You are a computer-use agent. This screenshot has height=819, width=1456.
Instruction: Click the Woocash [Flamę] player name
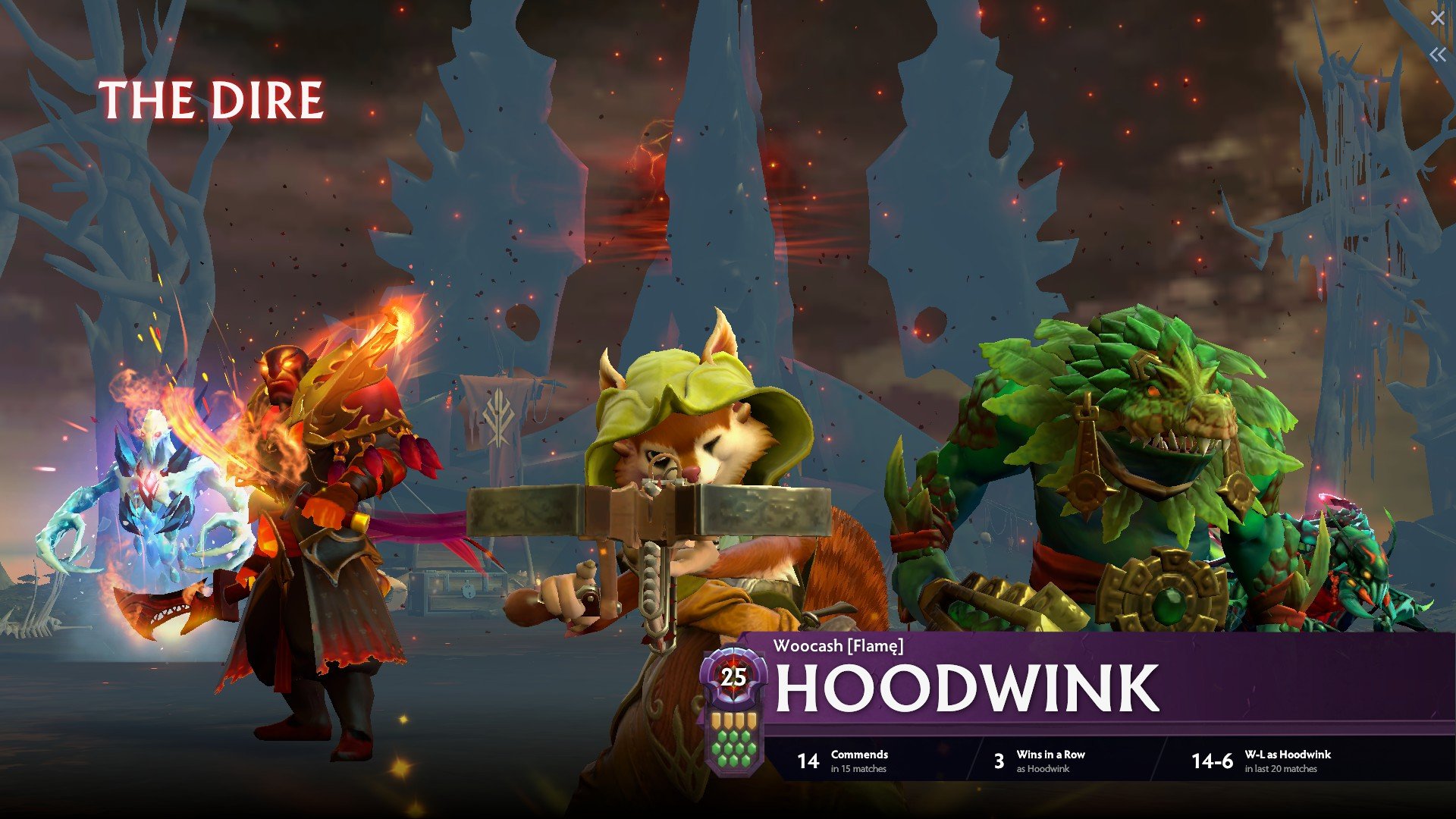[838, 646]
